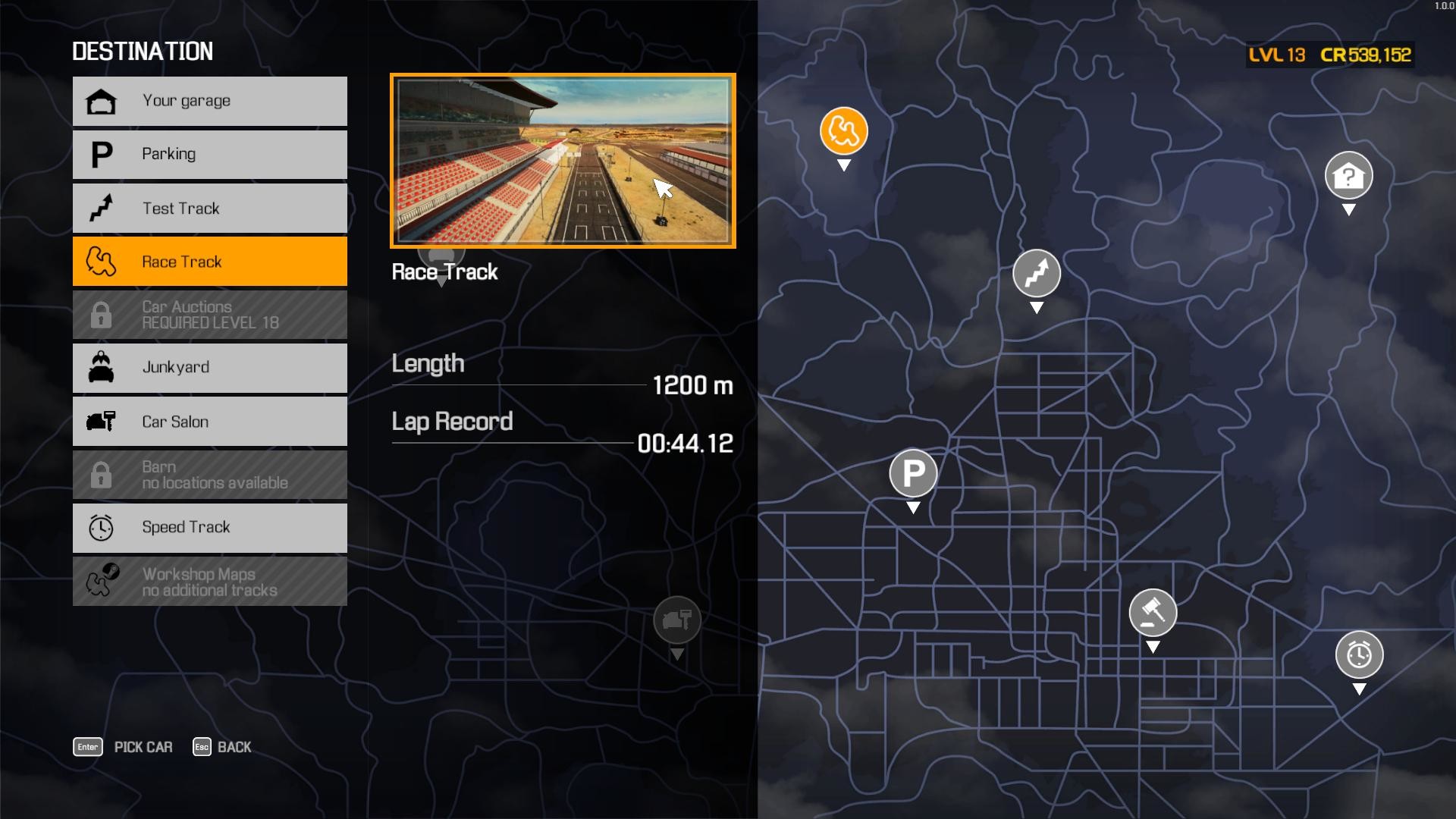Choose the Parking destination entry
This screenshot has height=819, width=1456.
tap(209, 154)
